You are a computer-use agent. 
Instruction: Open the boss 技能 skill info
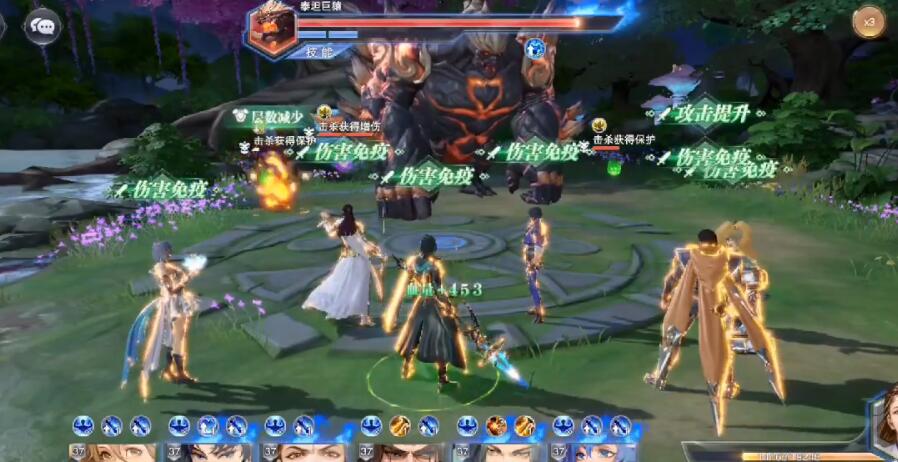(x=317, y=50)
